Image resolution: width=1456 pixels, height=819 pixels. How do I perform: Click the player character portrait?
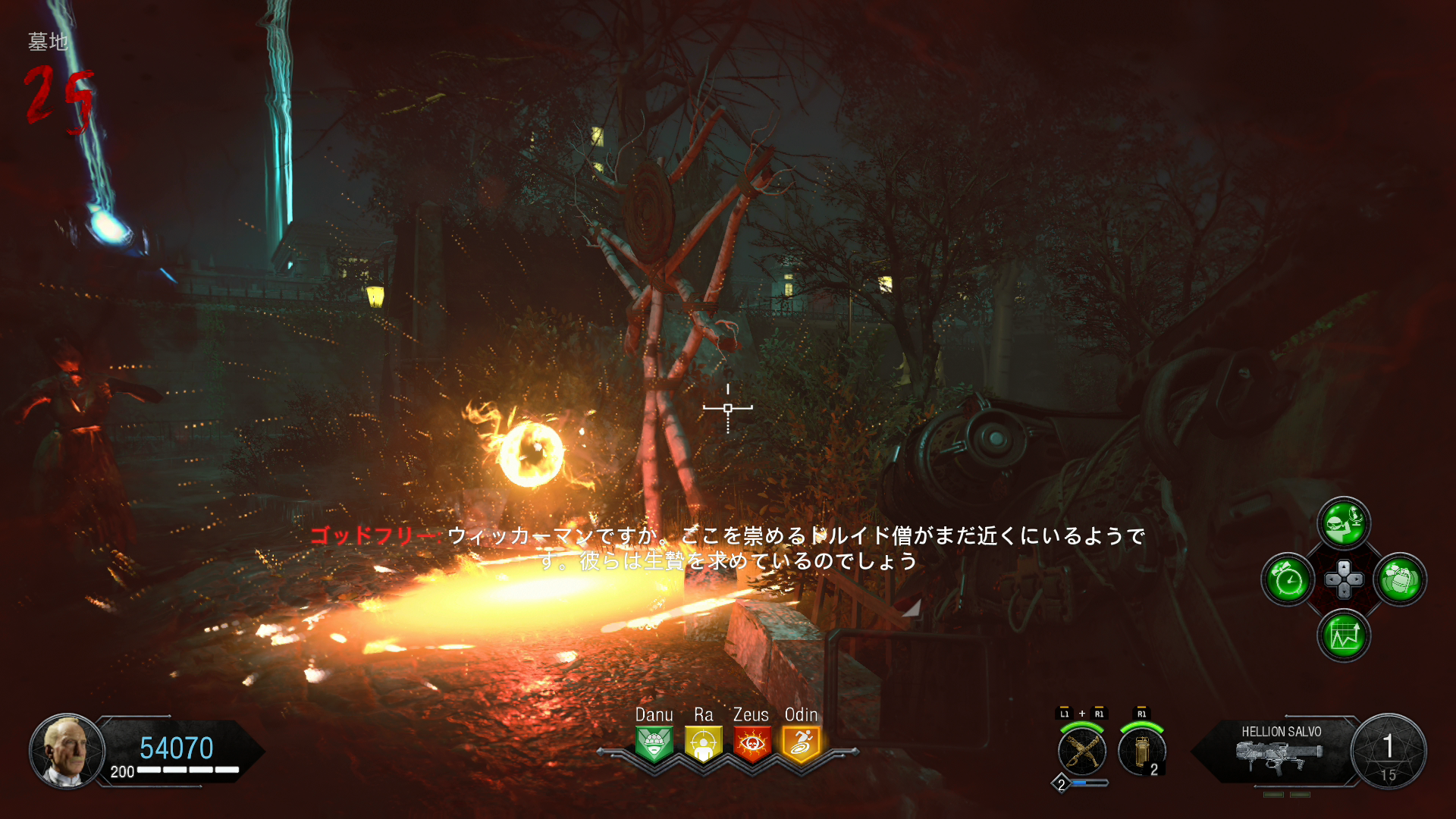[x=66, y=751]
